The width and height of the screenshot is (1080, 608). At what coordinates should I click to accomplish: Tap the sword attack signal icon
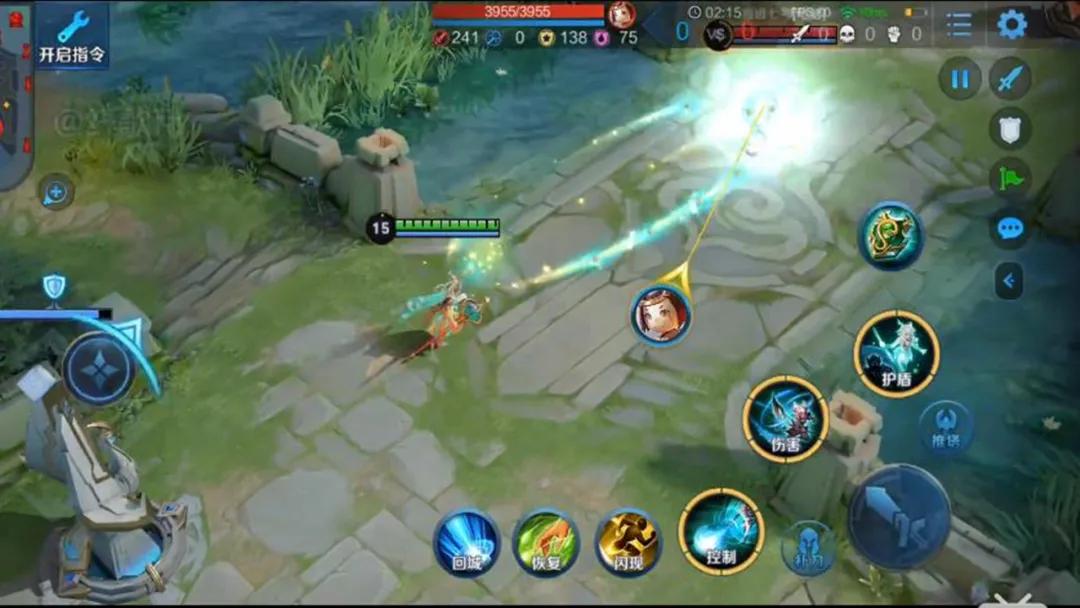coord(1011,78)
